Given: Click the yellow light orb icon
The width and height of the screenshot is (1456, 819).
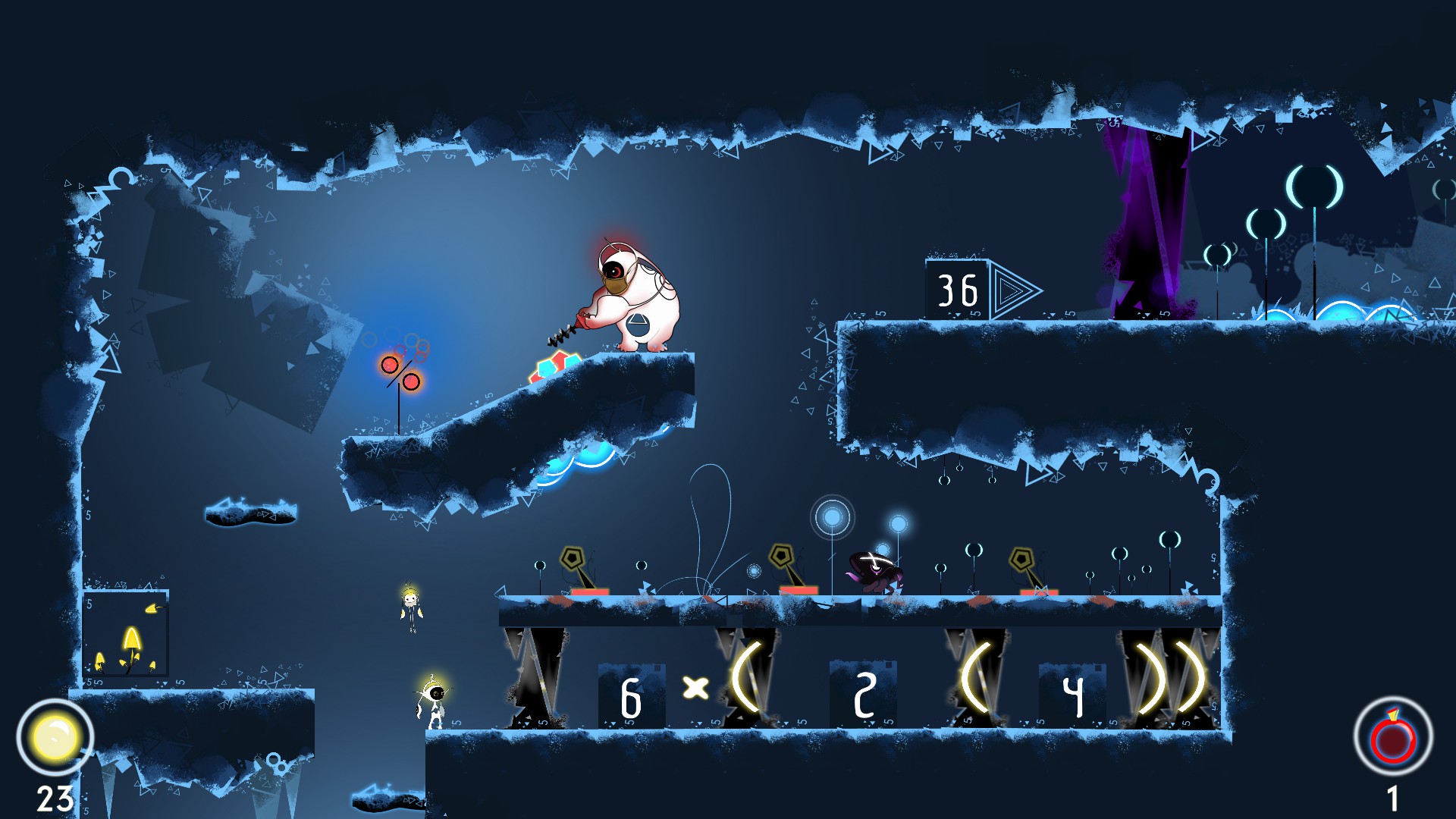Looking at the screenshot, I should 55,737.
